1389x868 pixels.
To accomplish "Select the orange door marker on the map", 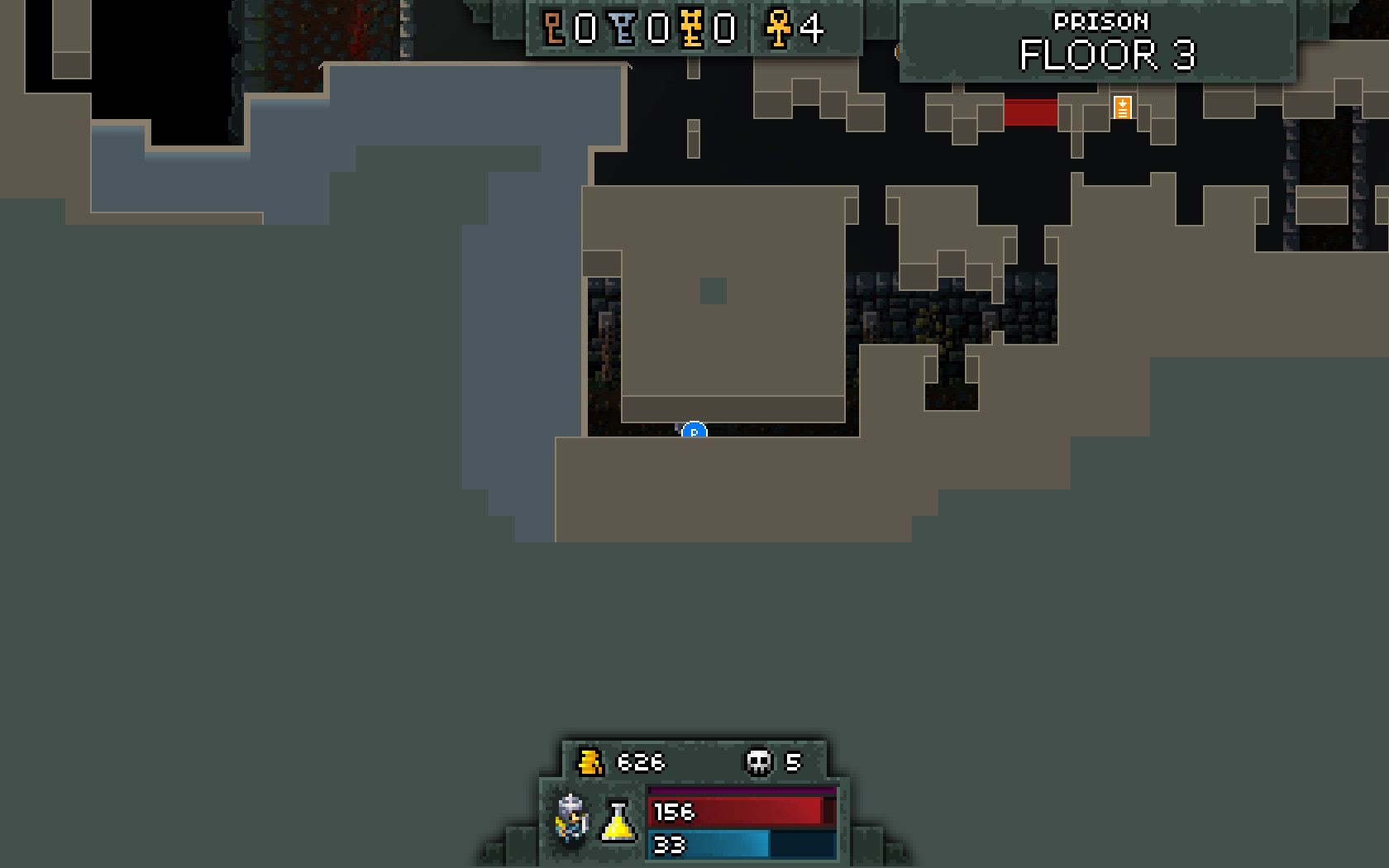I will [x=1122, y=107].
